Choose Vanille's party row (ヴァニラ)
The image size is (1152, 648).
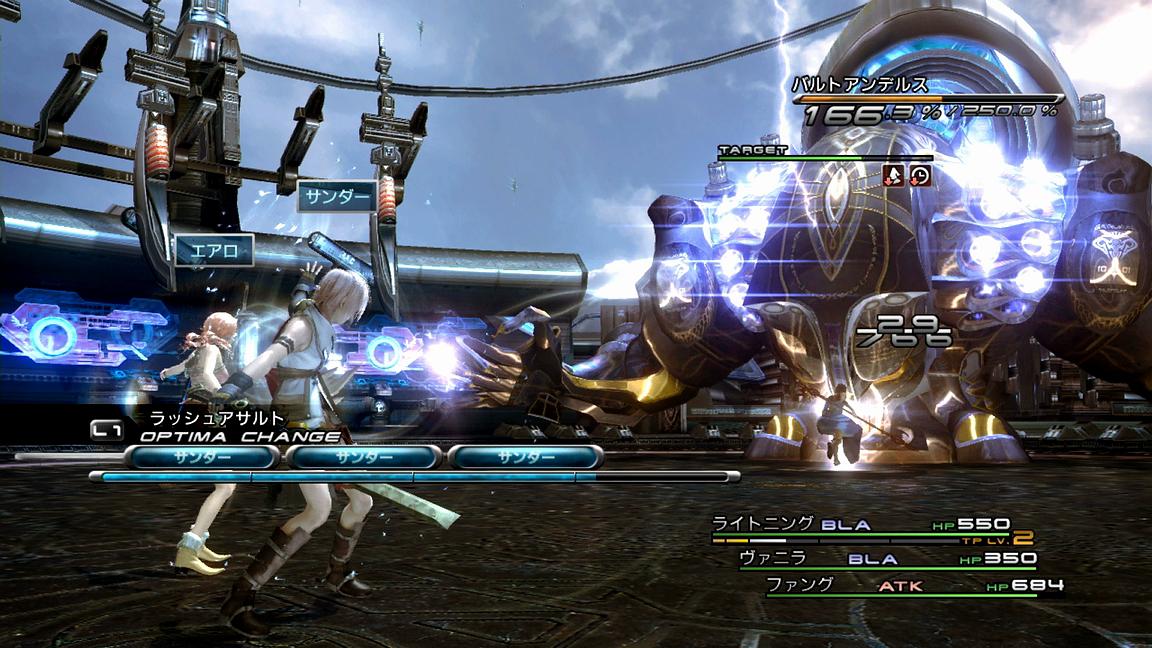coord(886,560)
